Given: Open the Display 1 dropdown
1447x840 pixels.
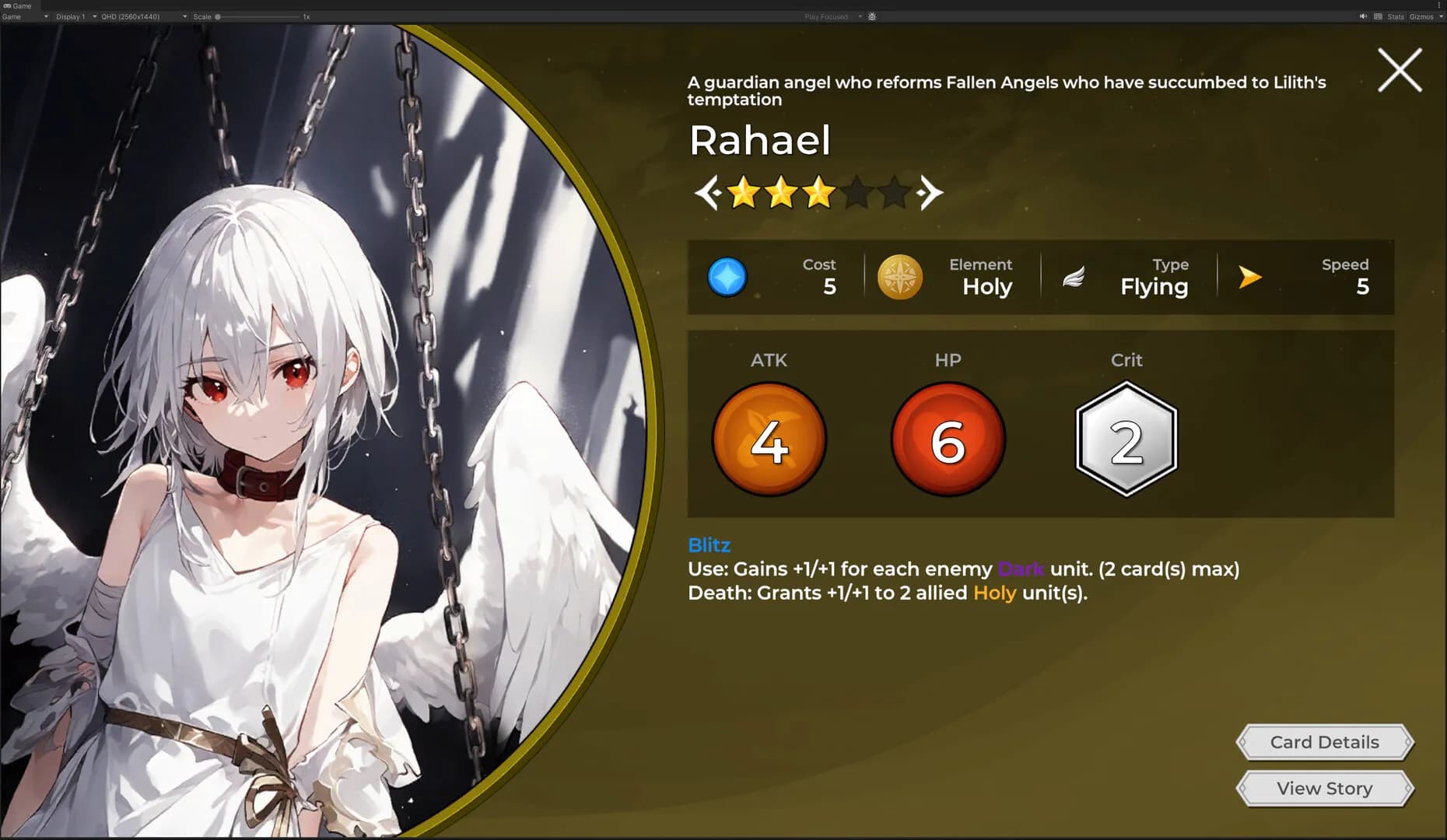Looking at the screenshot, I should point(74,16).
